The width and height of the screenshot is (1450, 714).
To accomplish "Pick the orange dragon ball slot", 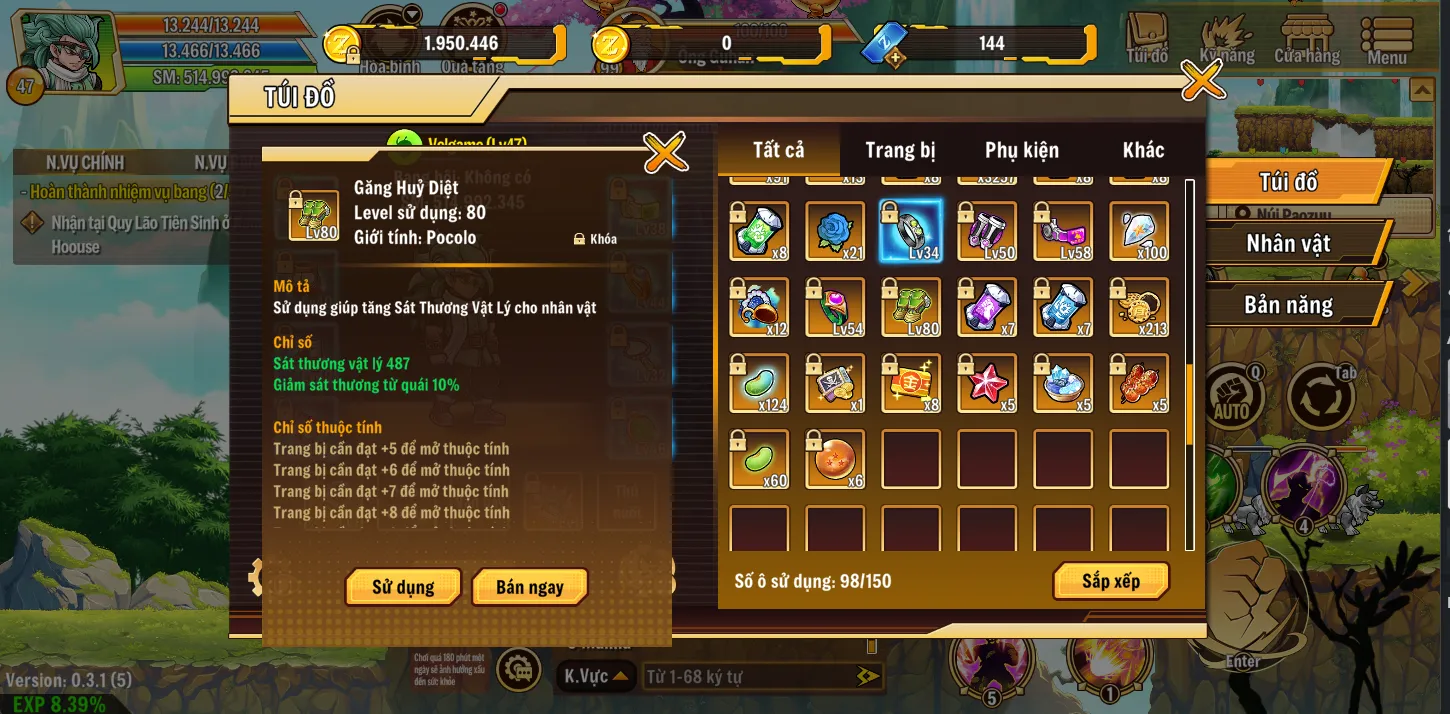I will tap(835, 459).
